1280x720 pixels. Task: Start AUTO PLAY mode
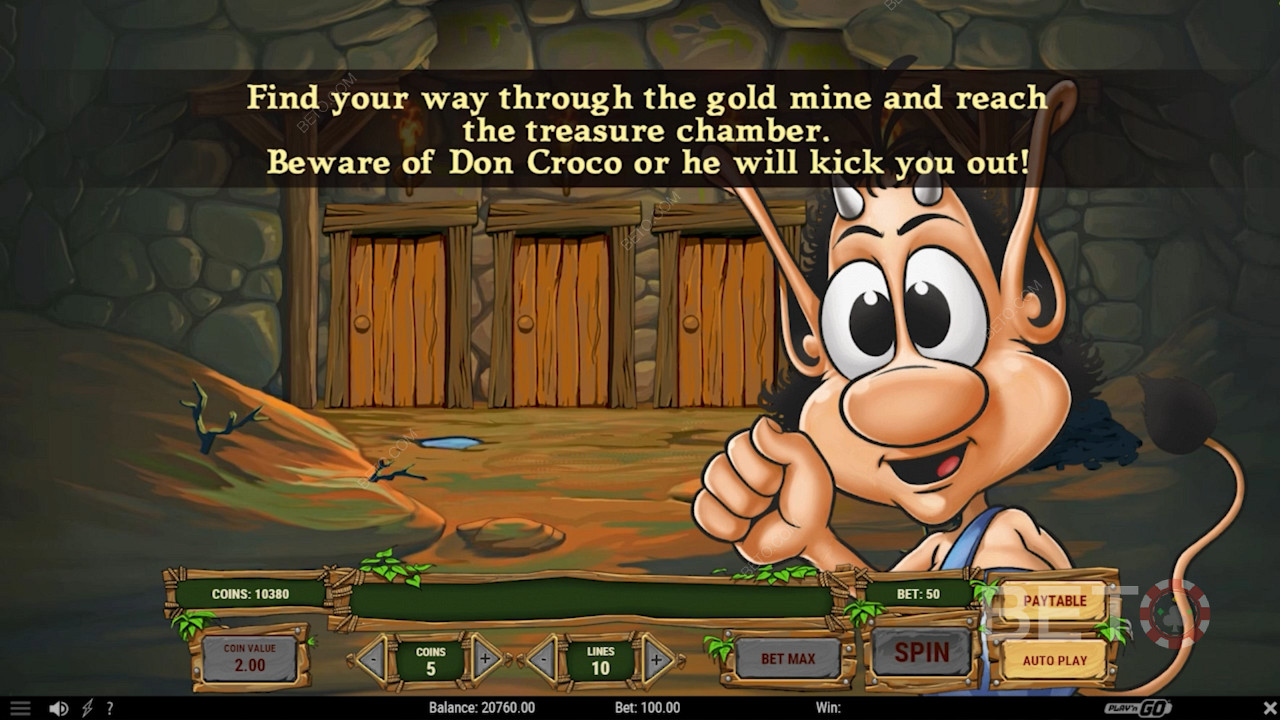pos(1054,660)
